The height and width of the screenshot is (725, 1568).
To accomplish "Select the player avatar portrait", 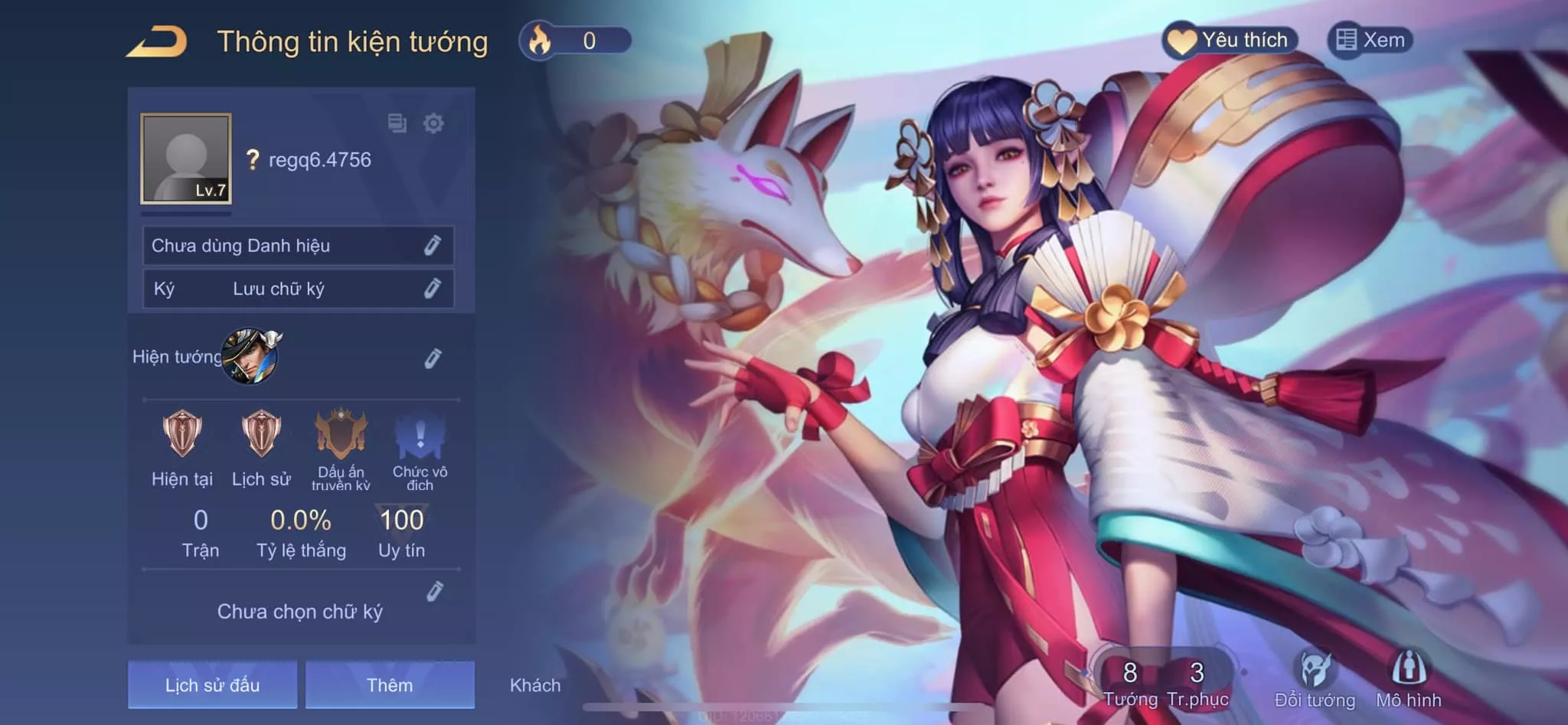I will click(x=186, y=158).
